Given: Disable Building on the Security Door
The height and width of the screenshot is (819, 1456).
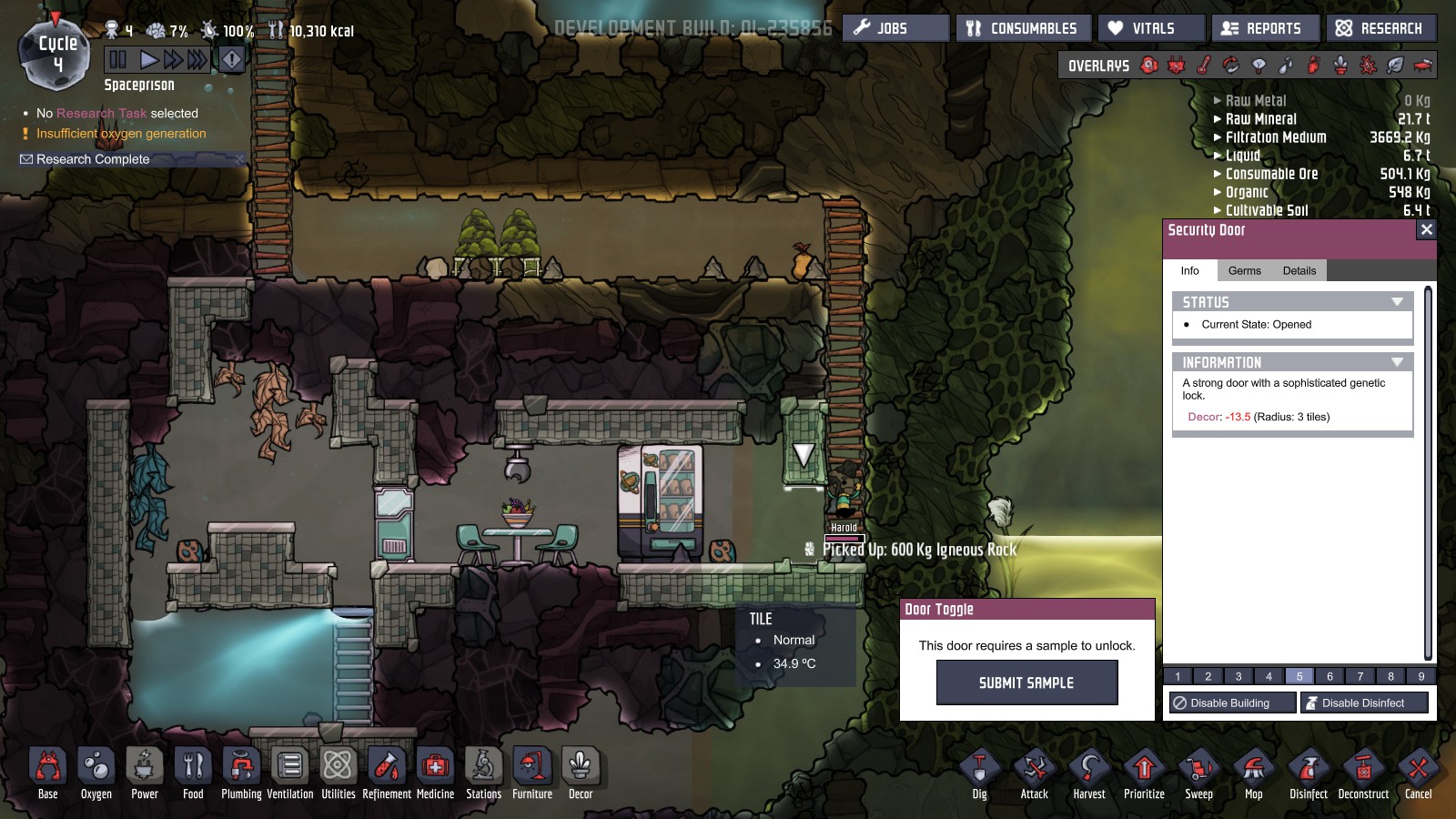Looking at the screenshot, I should point(1231,702).
